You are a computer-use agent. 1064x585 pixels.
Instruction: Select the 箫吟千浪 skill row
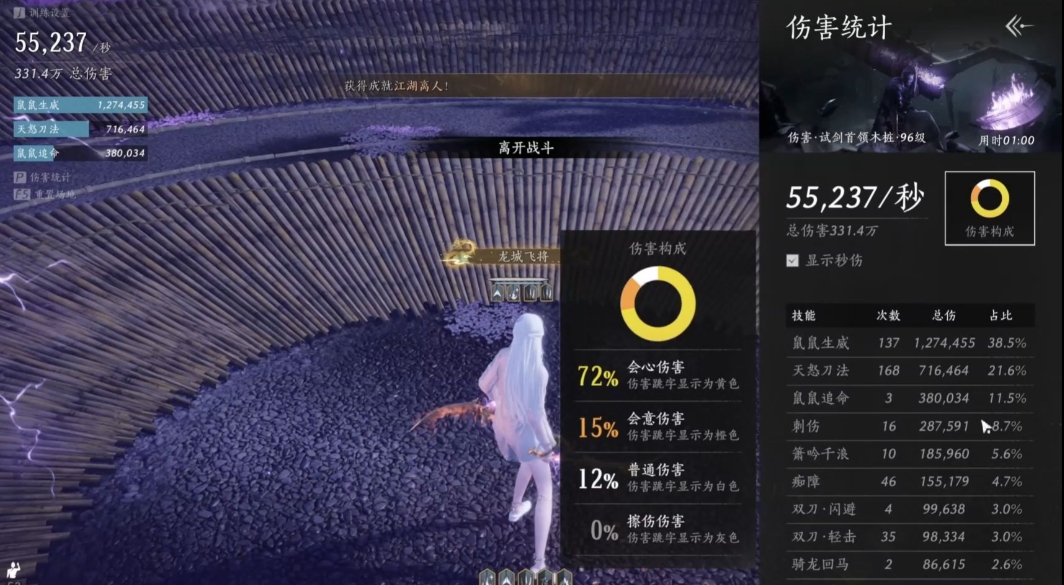[x=908, y=454]
